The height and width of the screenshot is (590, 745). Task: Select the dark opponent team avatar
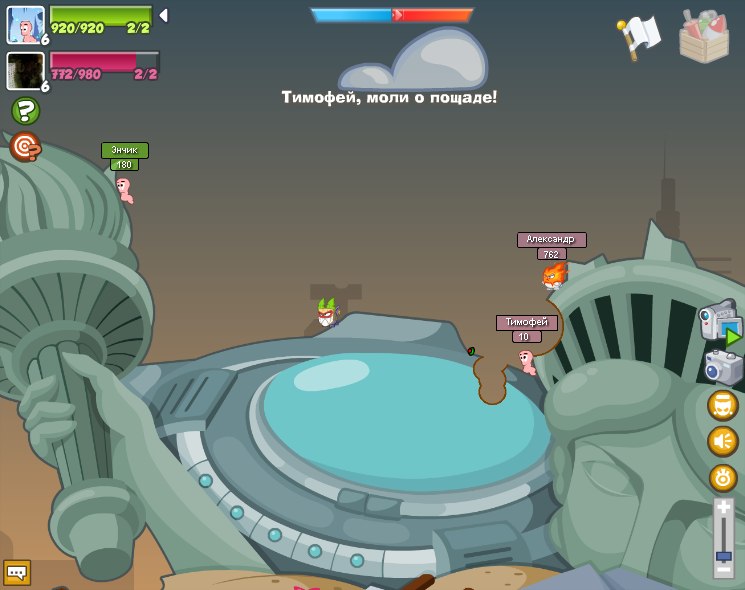[x=25, y=70]
